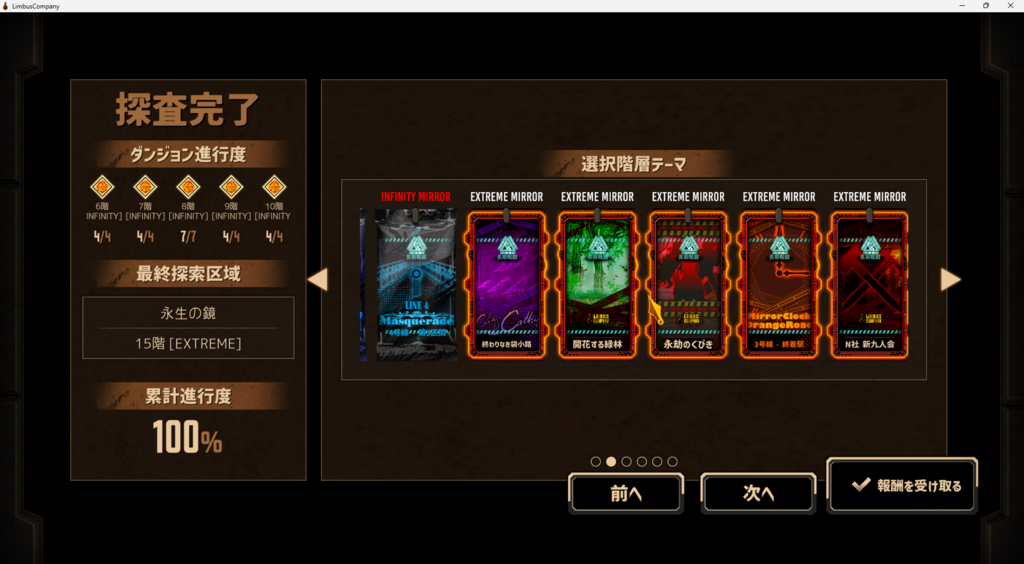Close the LimbusCompany window

pos(1010,6)
